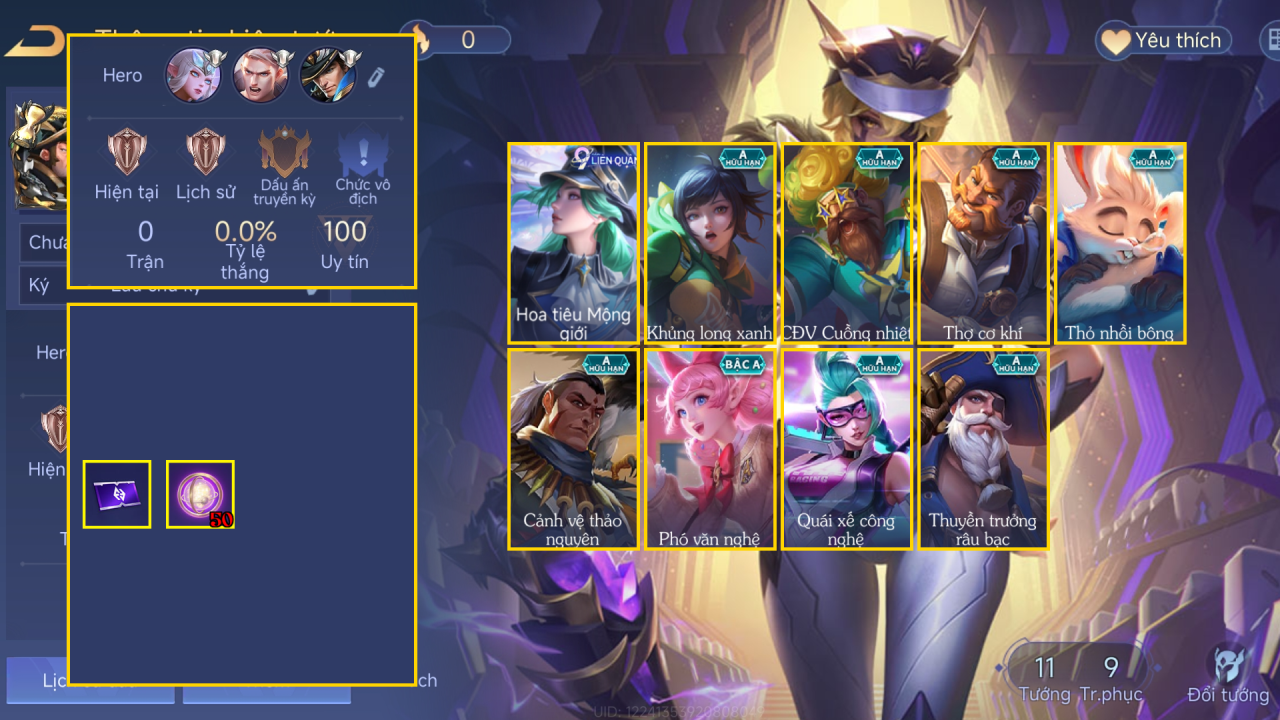Edit favorite heroes with the pencil icon
1280x720 pixels.
375,77
